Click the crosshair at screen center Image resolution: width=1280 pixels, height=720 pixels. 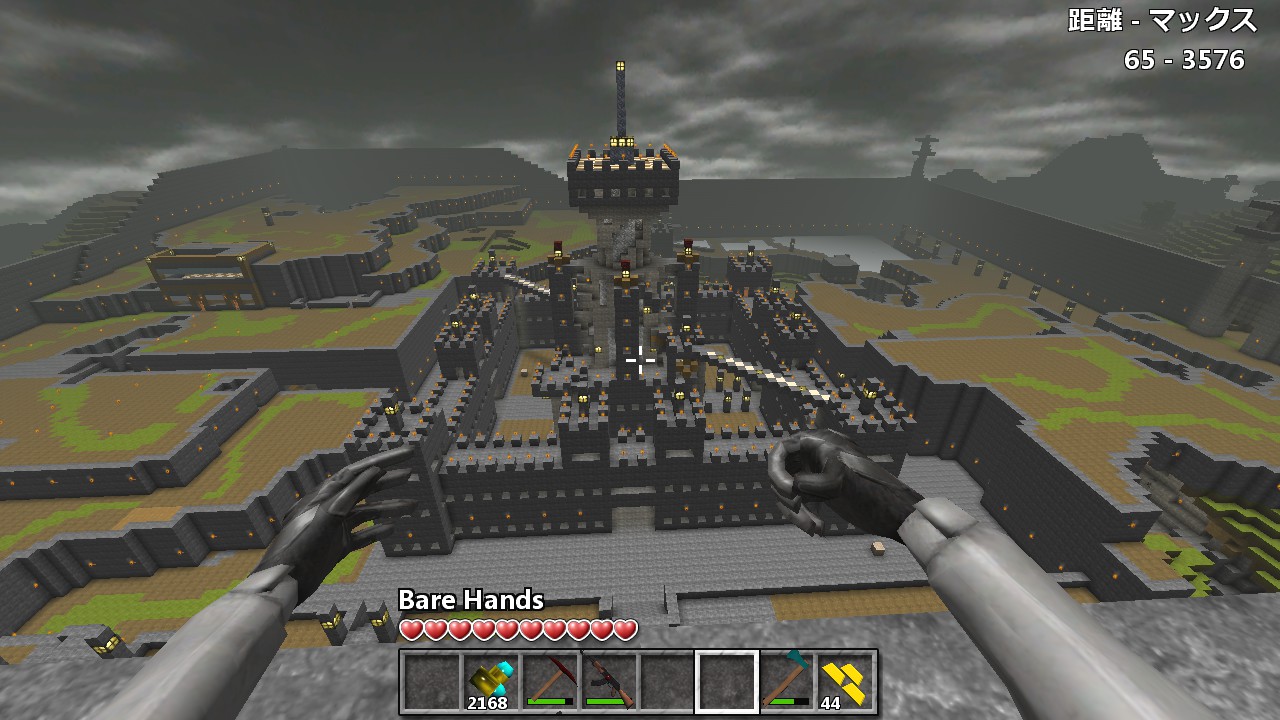point(640,360)
